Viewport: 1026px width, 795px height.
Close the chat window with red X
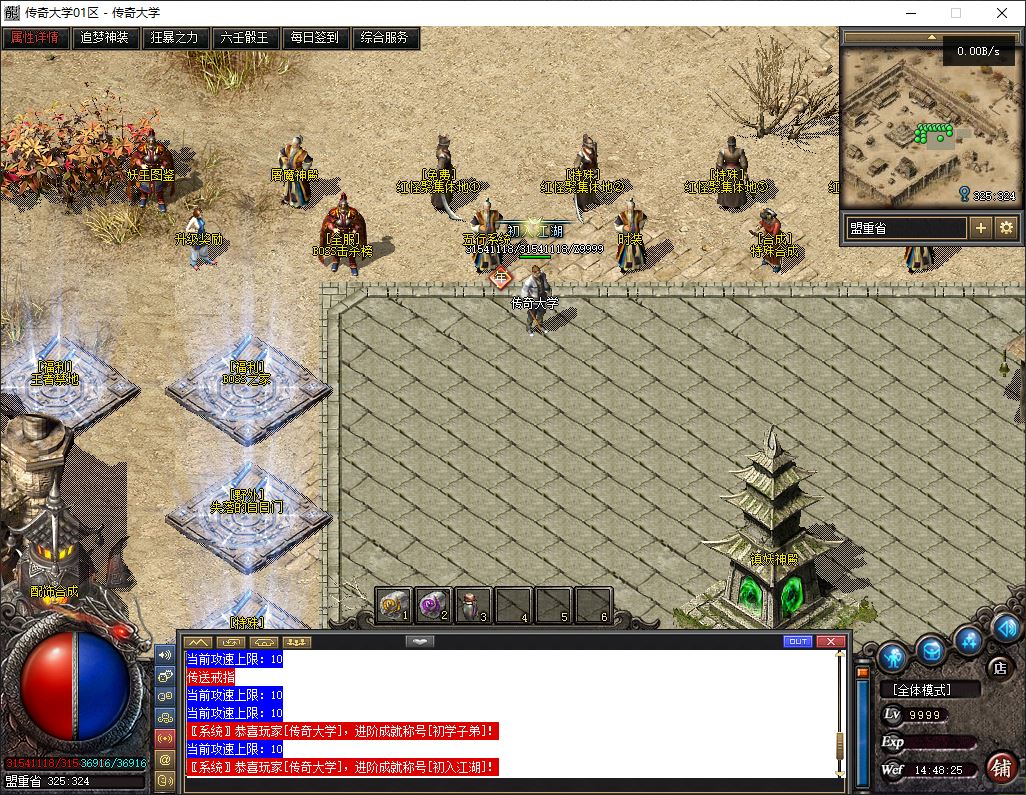coord(830,642)
